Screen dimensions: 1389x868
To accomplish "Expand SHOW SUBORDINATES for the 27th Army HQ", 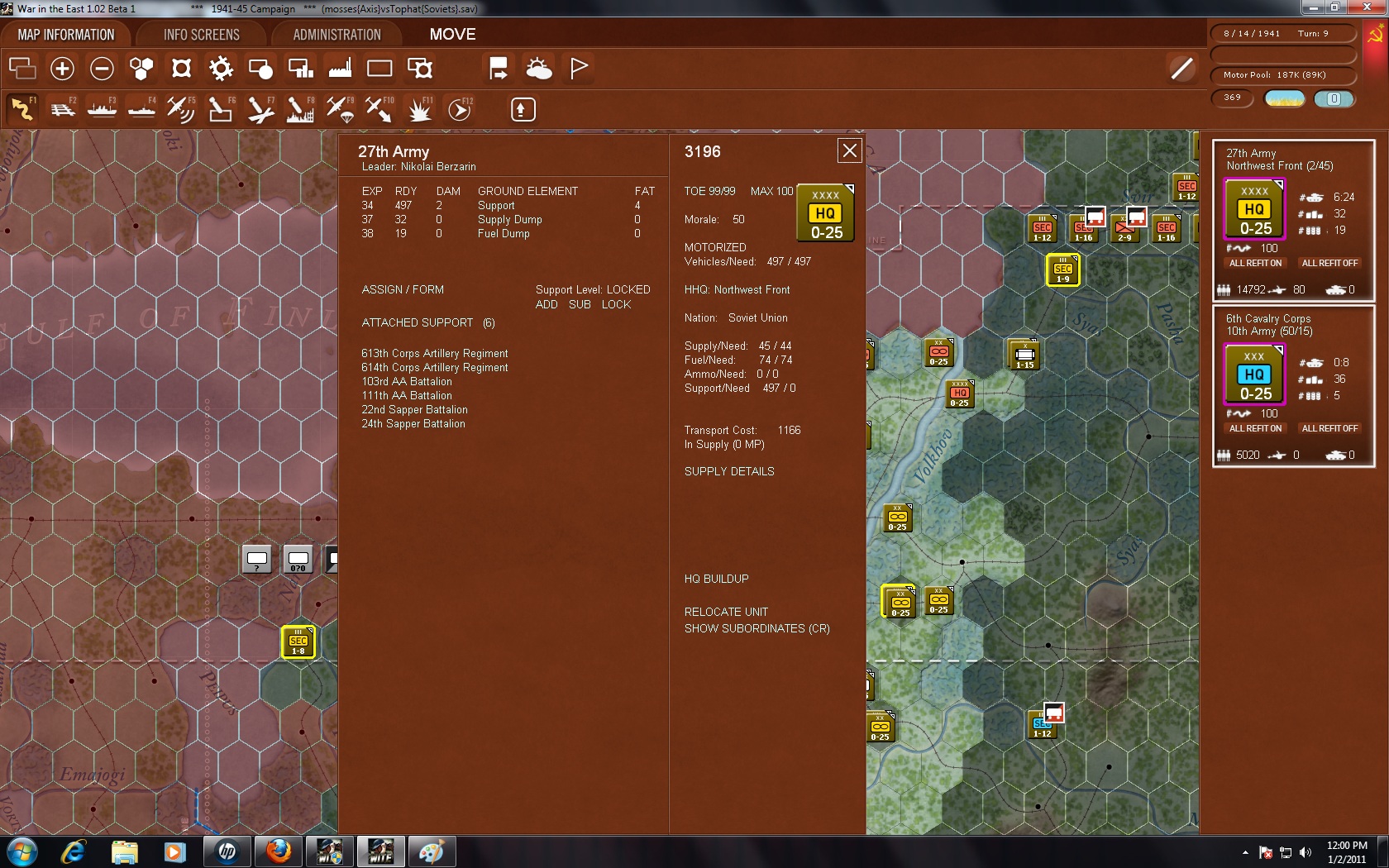I will 756,628.
